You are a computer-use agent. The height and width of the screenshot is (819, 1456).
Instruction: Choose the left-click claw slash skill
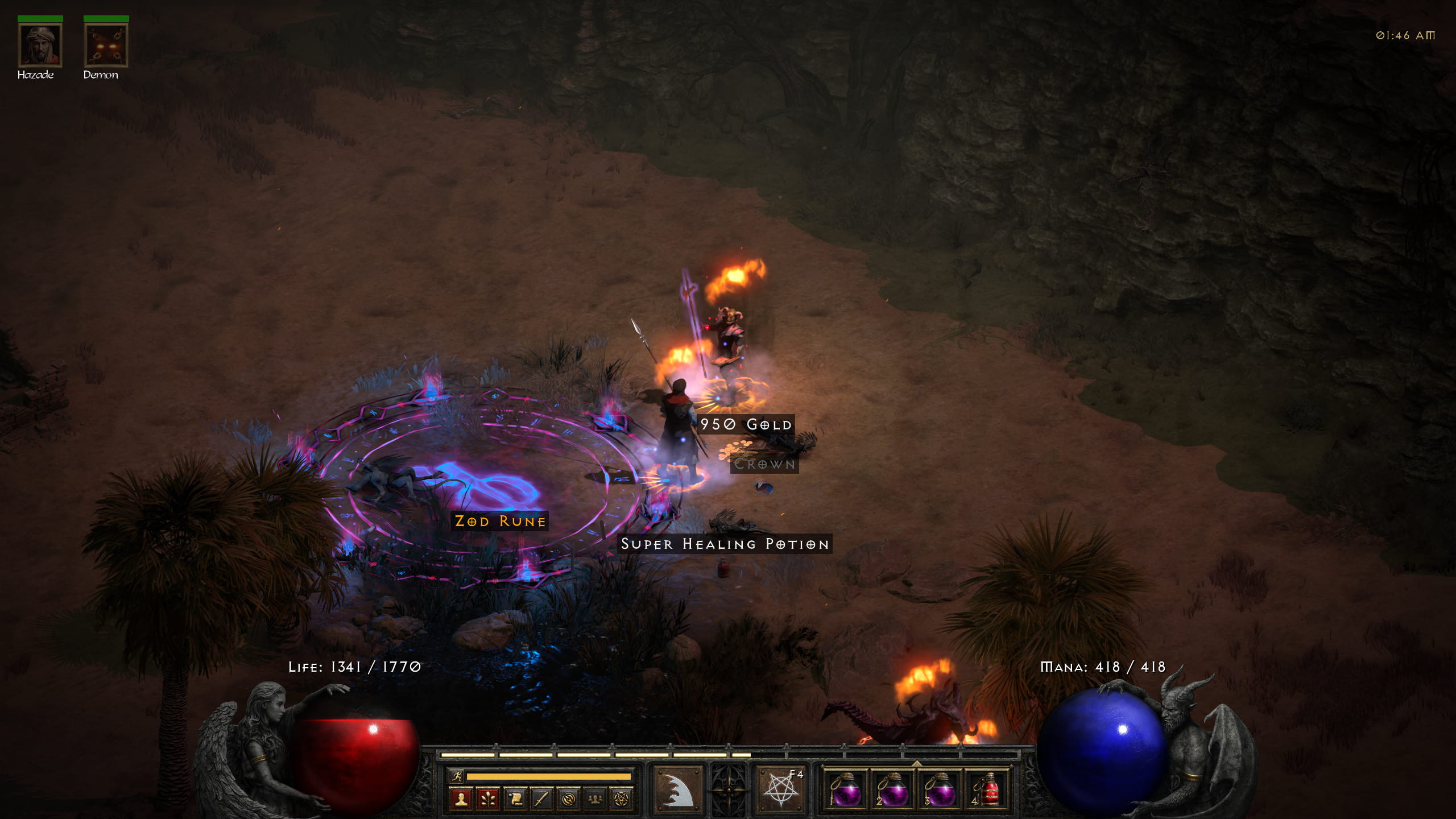[677, 790]
